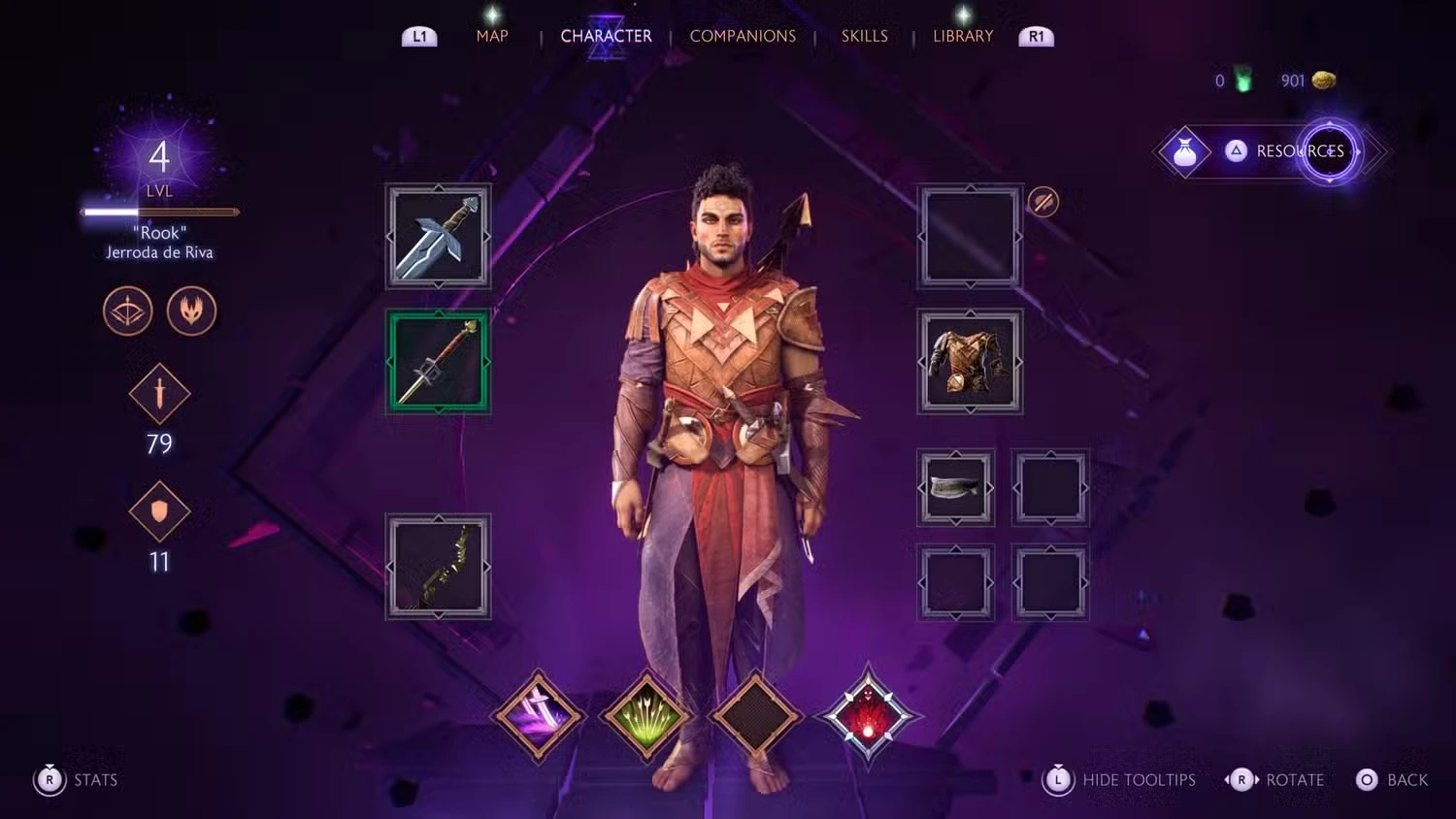Image resolution: width=1456 pixels, height=819 pixels.
Task: Open the equipped chest armor slot
Action: click(970, 362)
